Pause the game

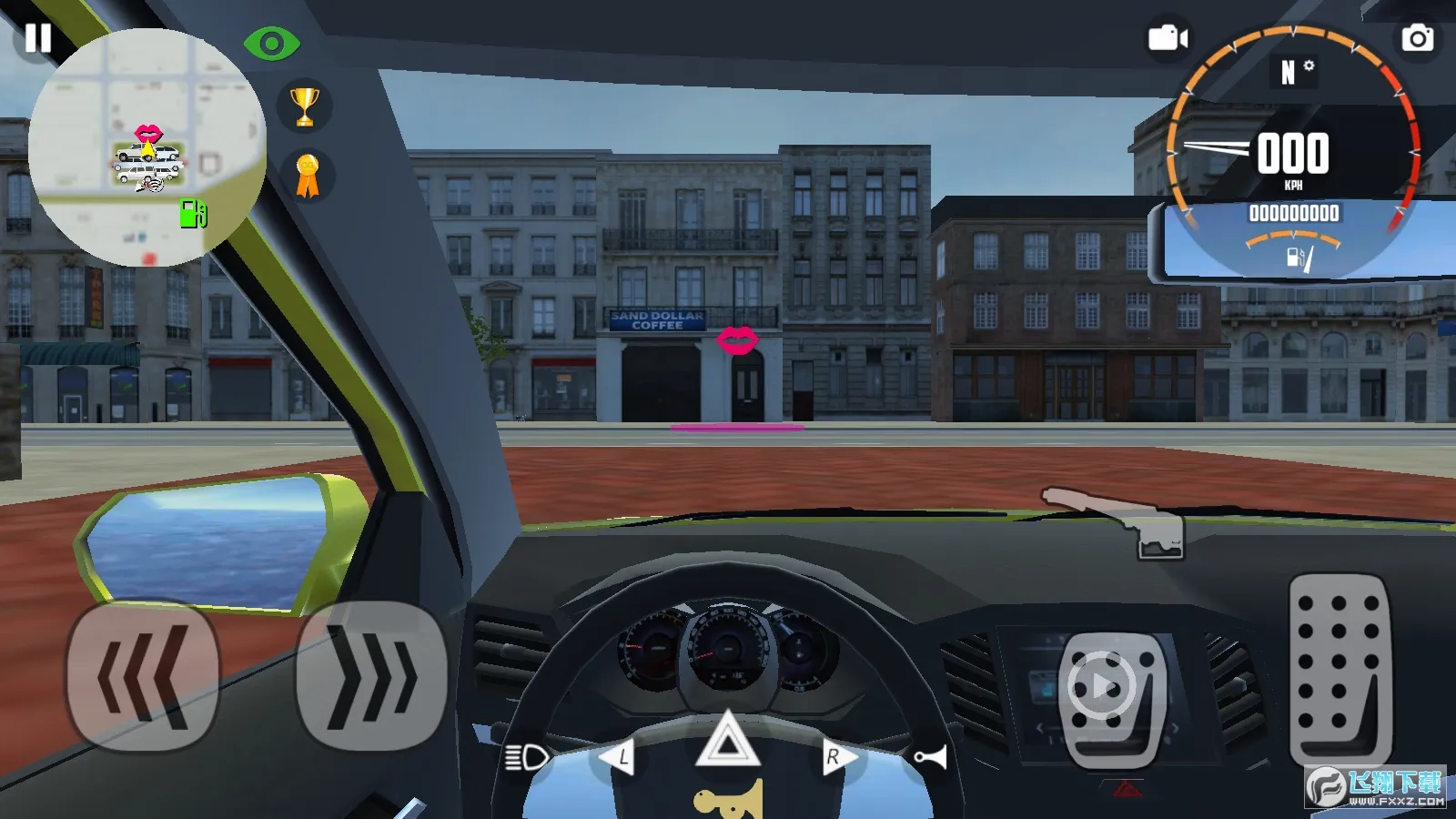(x=38, y=38)
